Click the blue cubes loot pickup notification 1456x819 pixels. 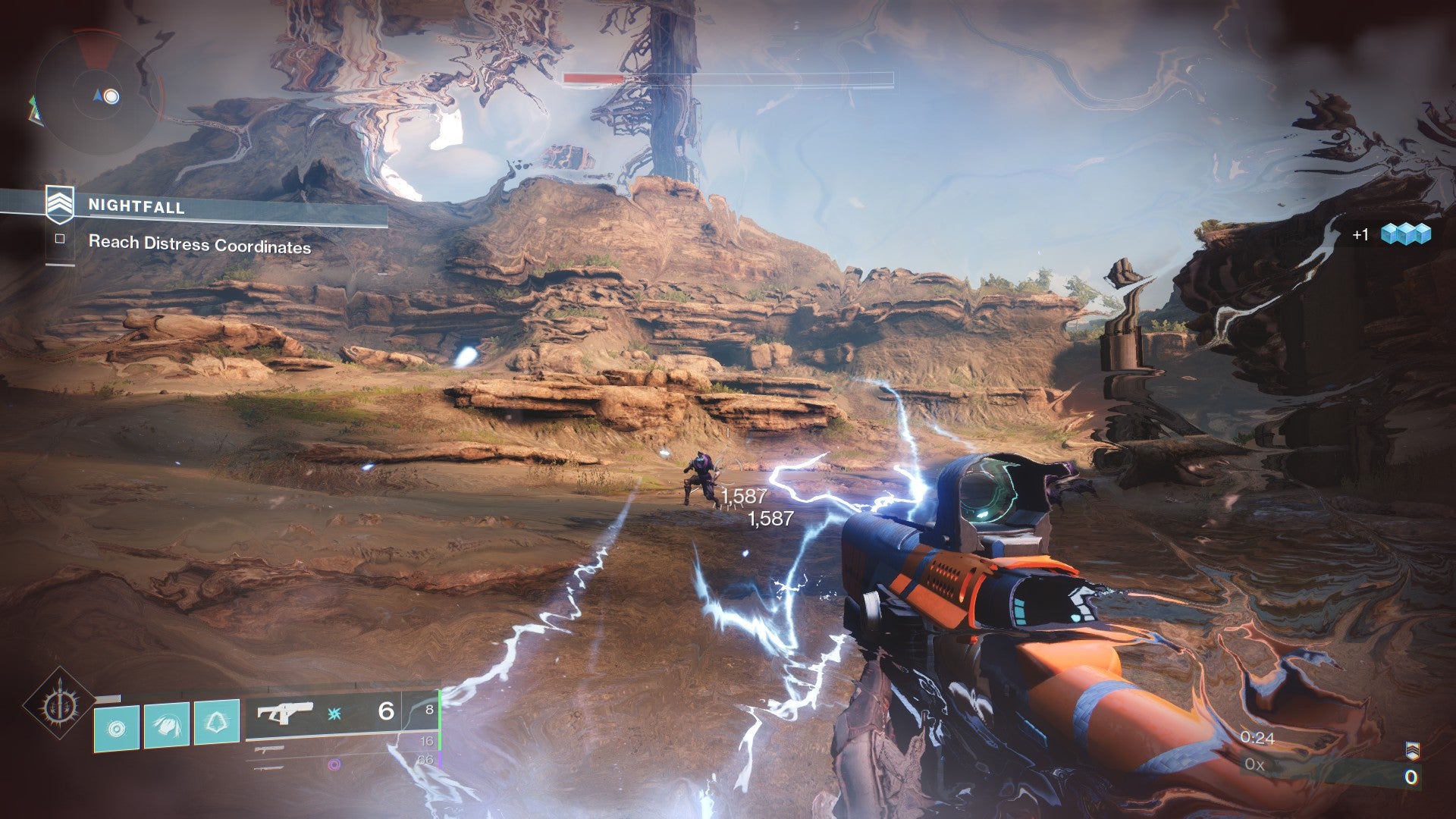1404,234
